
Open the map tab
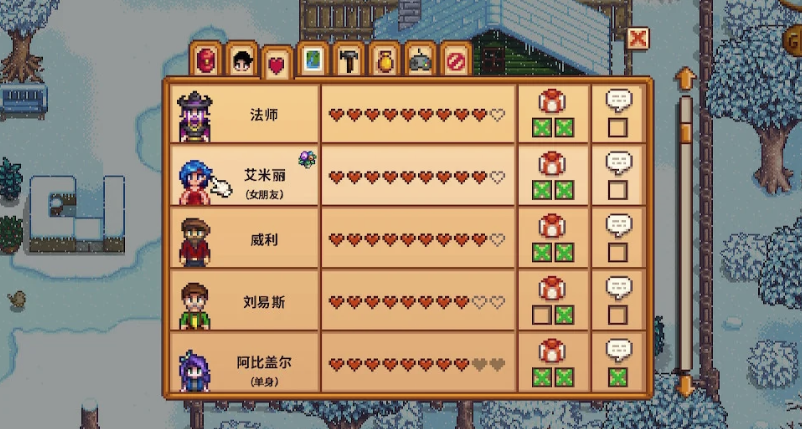313,59
